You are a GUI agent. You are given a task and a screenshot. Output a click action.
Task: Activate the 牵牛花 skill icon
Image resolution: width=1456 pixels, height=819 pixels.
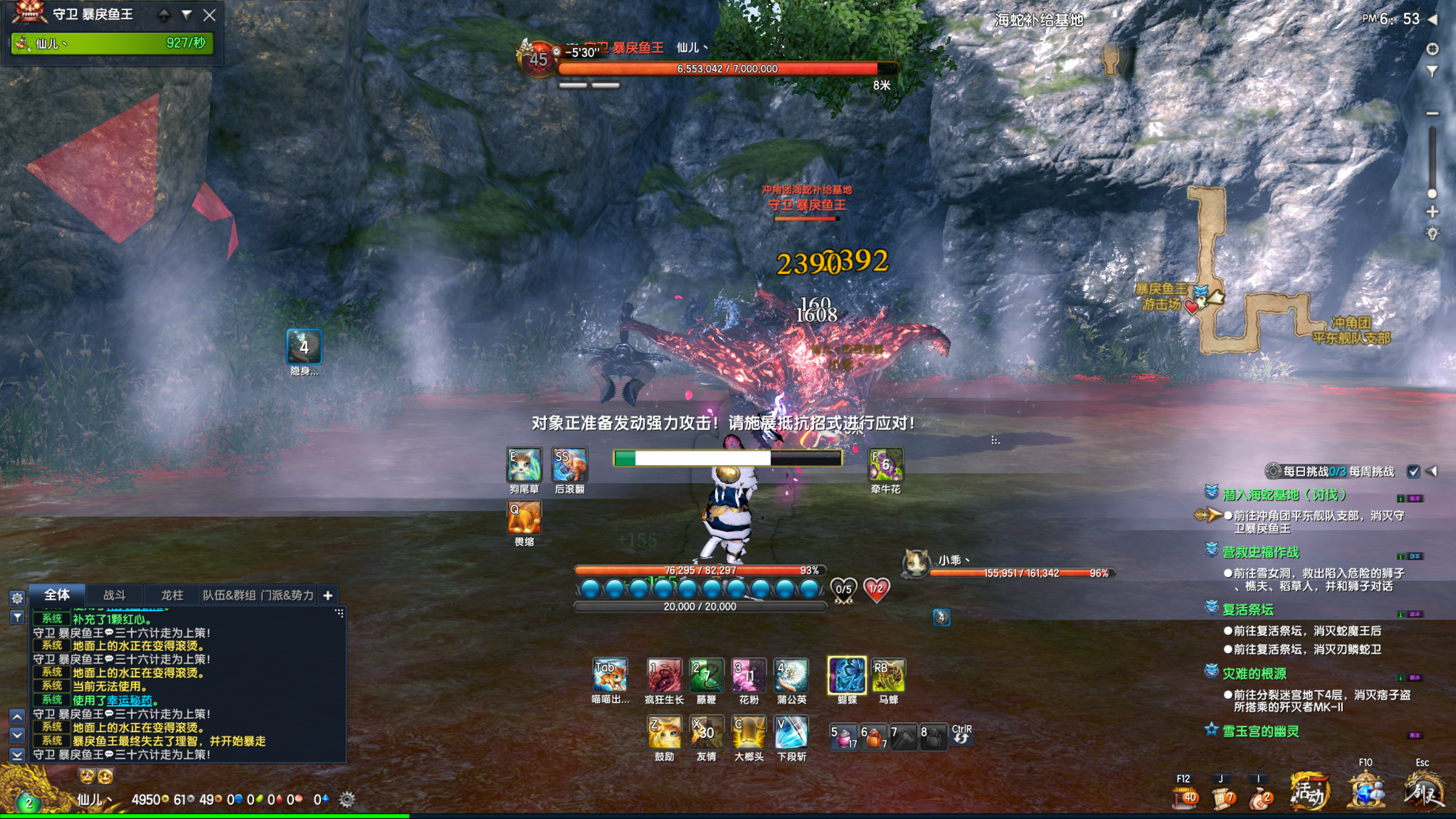(885, 464)
